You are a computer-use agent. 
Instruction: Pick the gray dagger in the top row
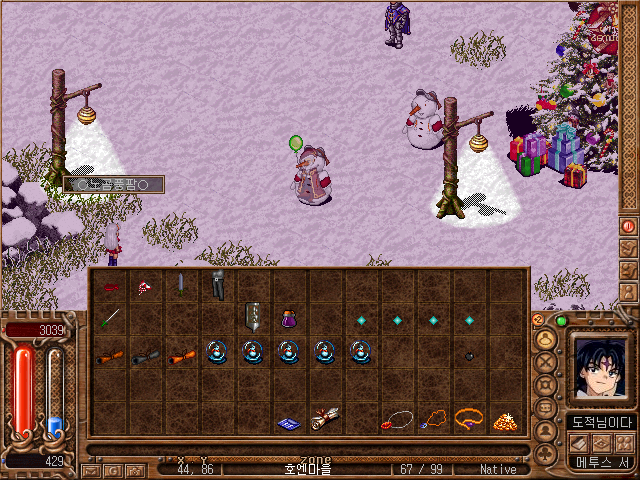coord(181,284)
